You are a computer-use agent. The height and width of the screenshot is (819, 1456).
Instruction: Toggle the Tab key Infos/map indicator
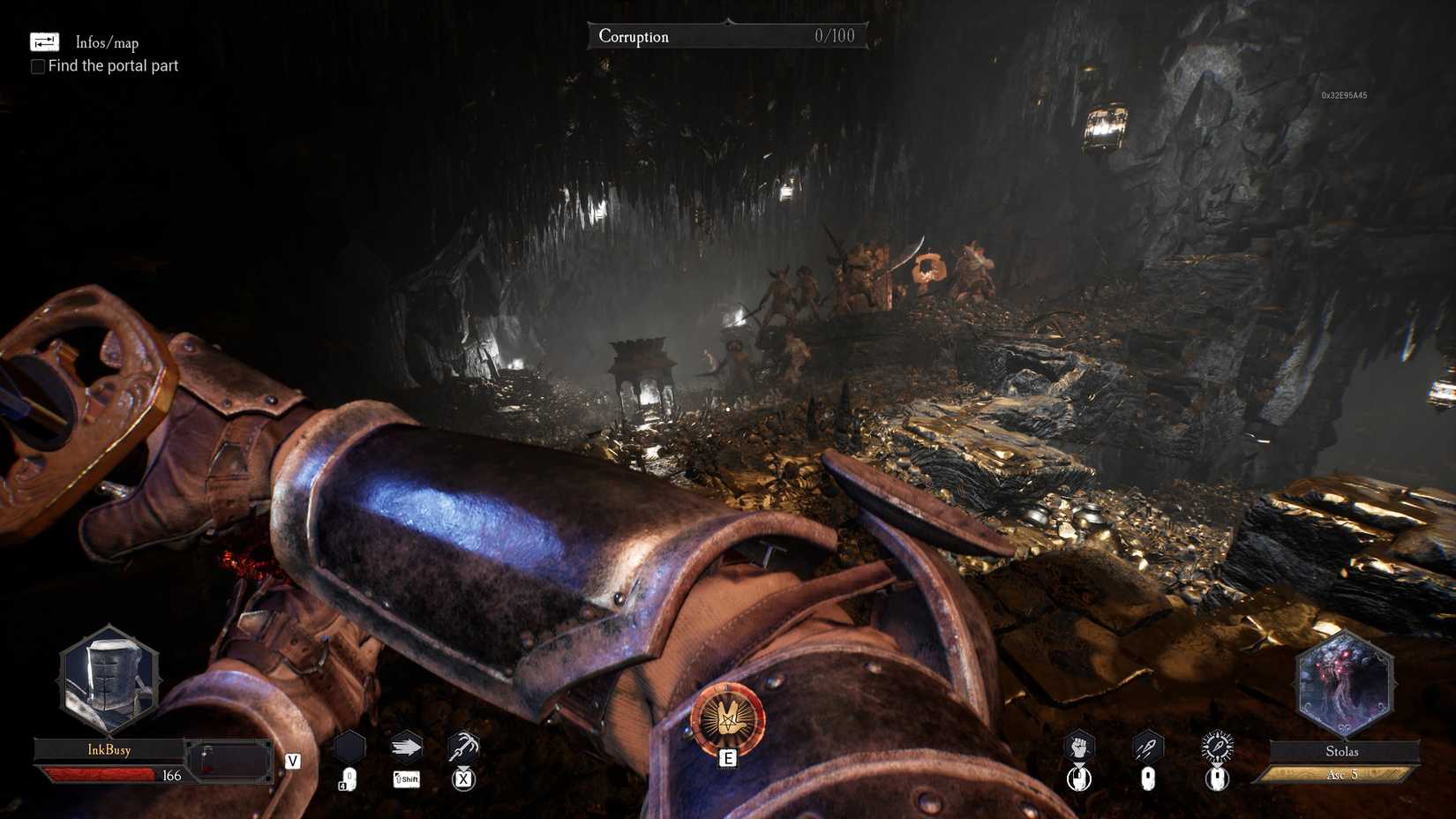(x=42, y=41)
